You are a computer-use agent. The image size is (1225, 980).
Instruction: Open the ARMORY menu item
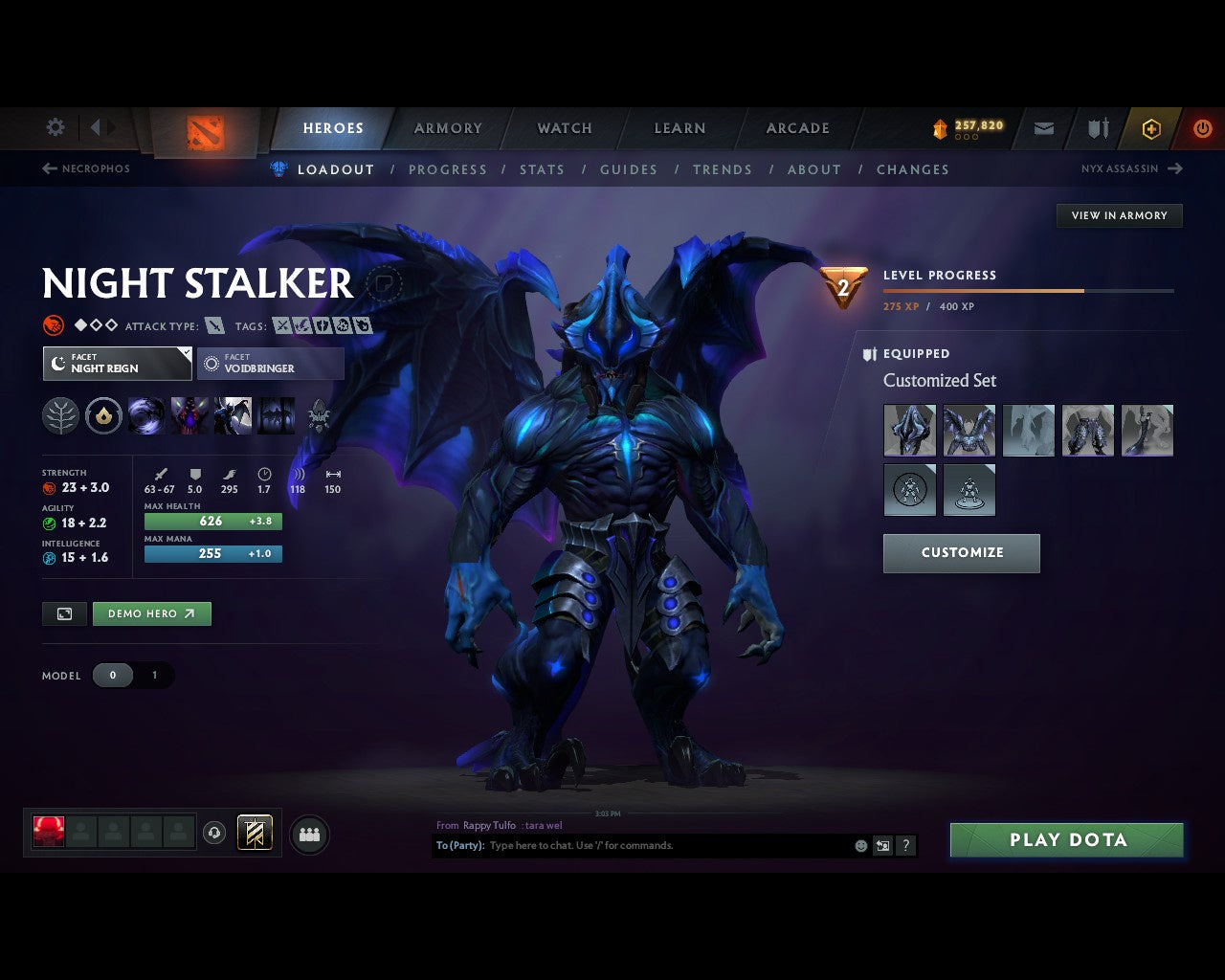(x=447, y=127)
